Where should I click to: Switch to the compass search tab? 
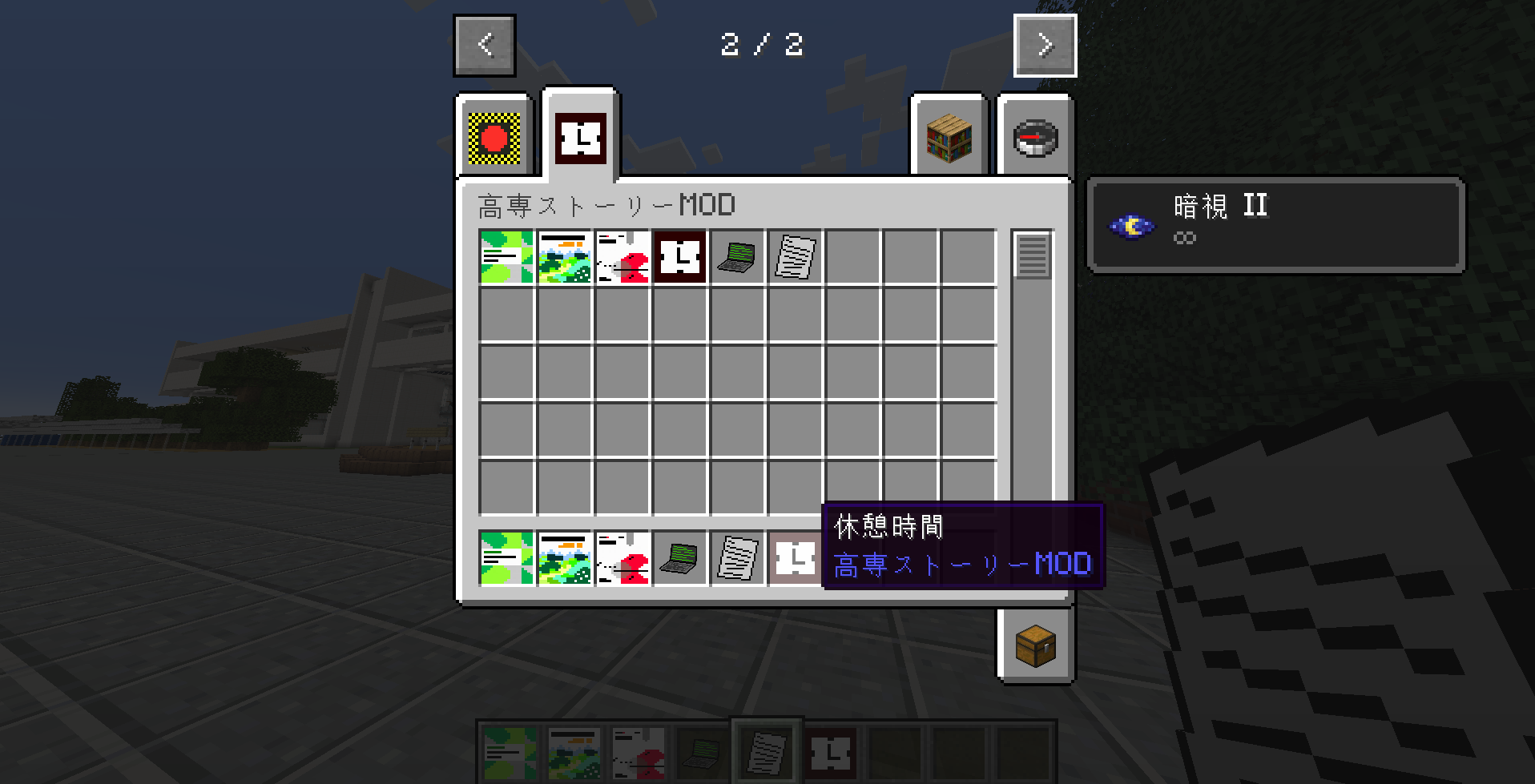point(1035,138)
